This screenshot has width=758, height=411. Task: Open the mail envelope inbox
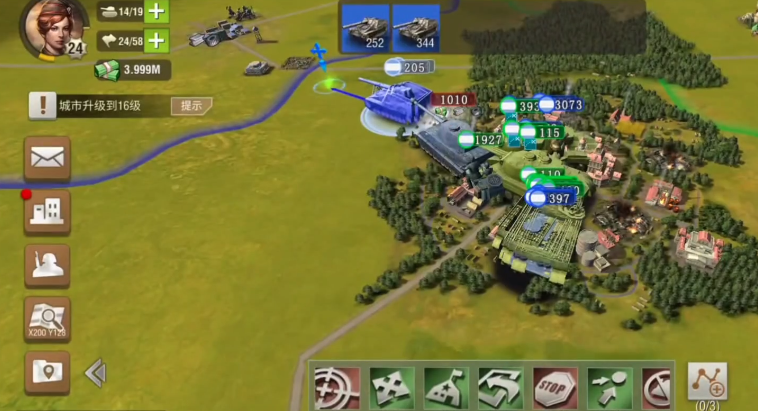tap(47, 158)
